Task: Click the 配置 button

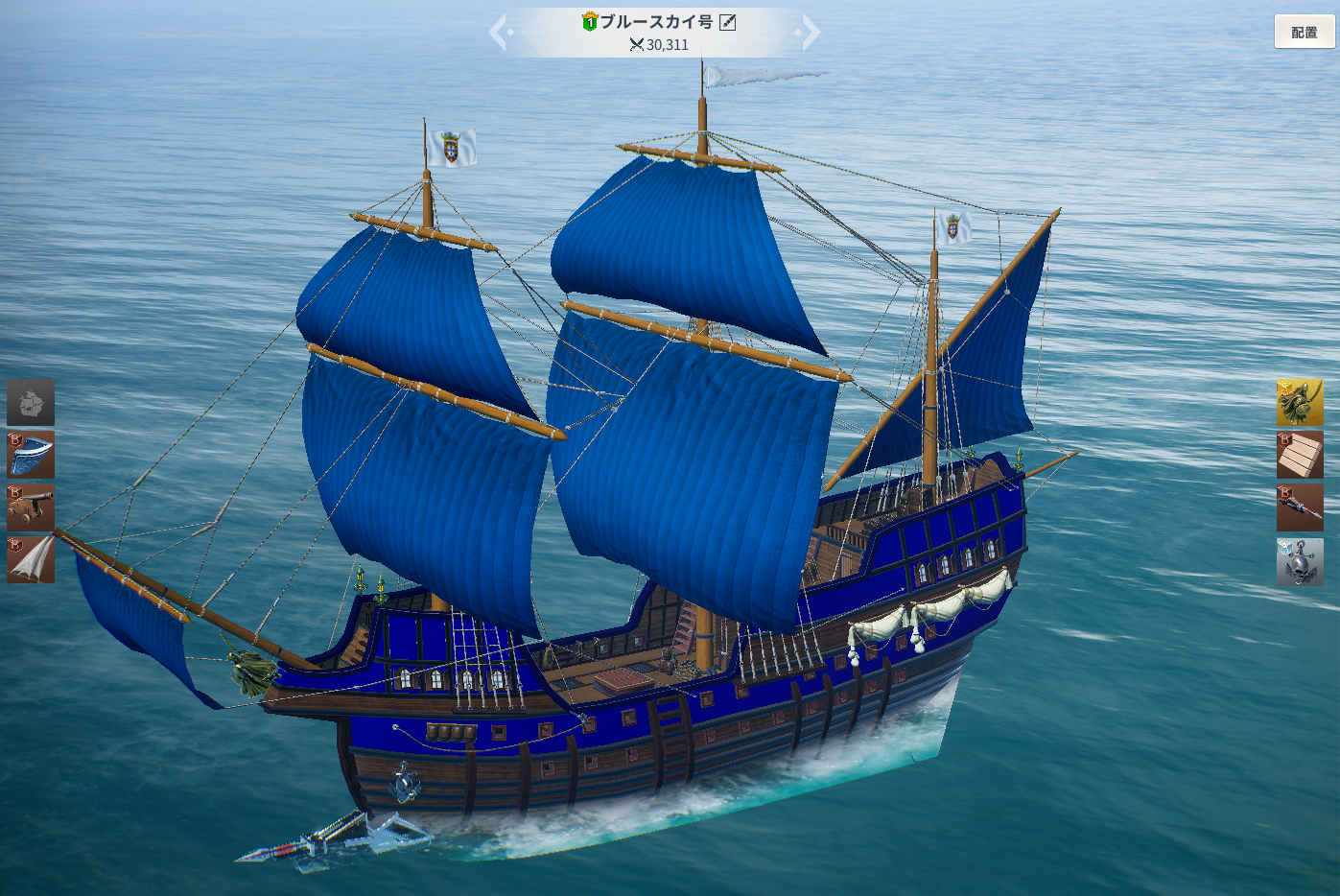Action: 1304,32
